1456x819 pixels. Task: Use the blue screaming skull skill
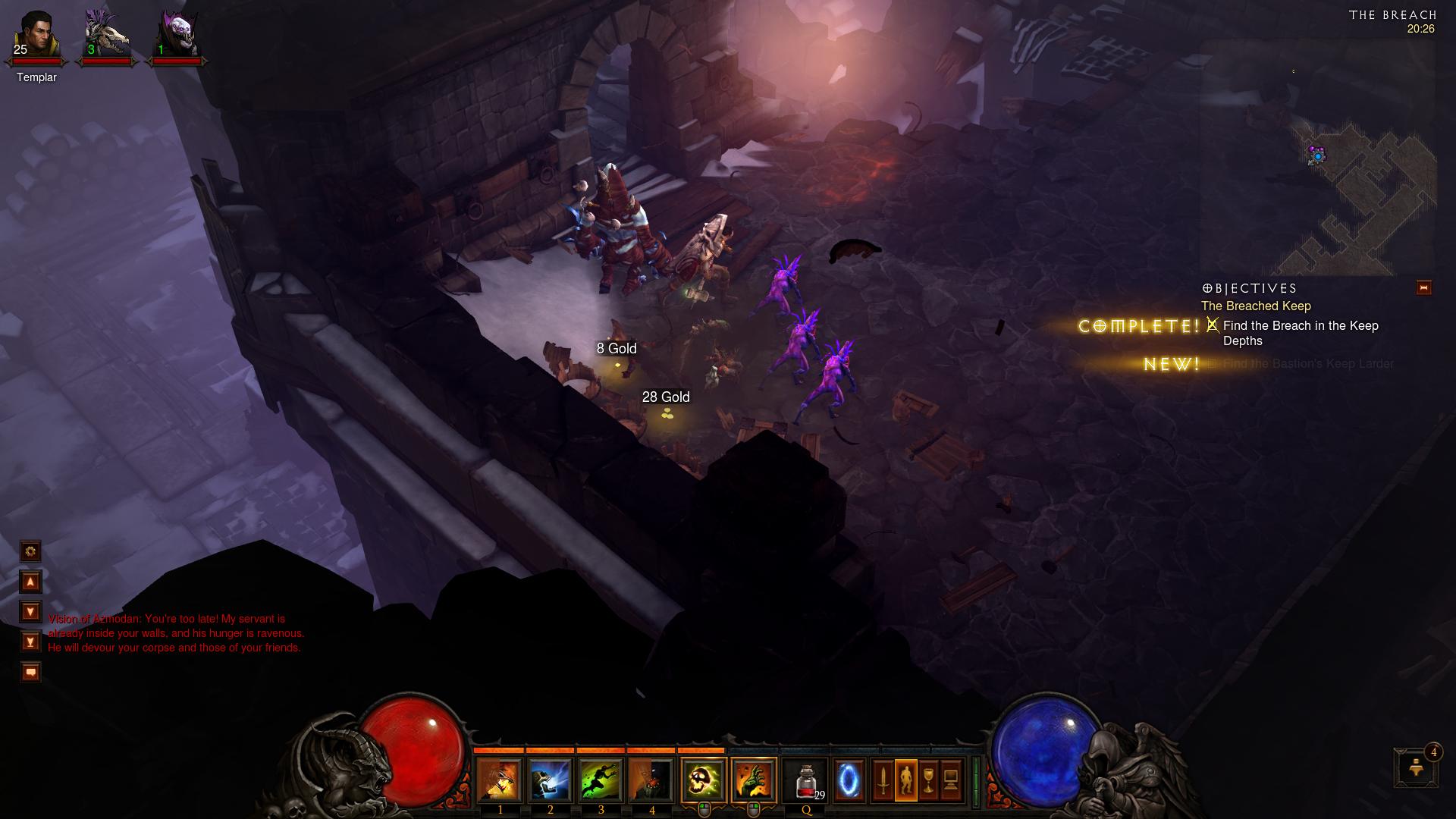tap(551, 780)
